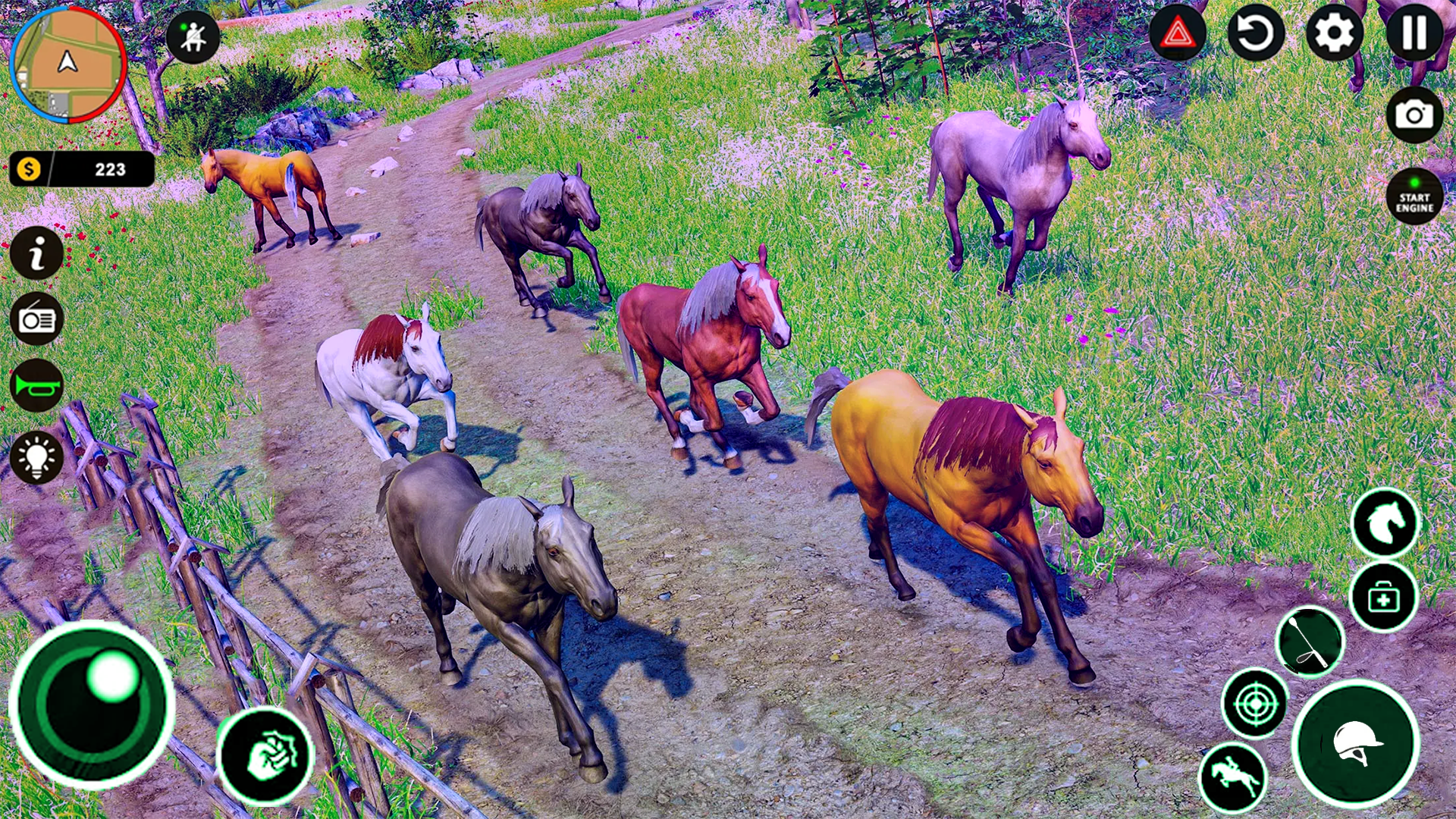The height and width of the screenshot is (819, 1456).
Task: Tap the minimap in the corner
Action: click(68, 70)
